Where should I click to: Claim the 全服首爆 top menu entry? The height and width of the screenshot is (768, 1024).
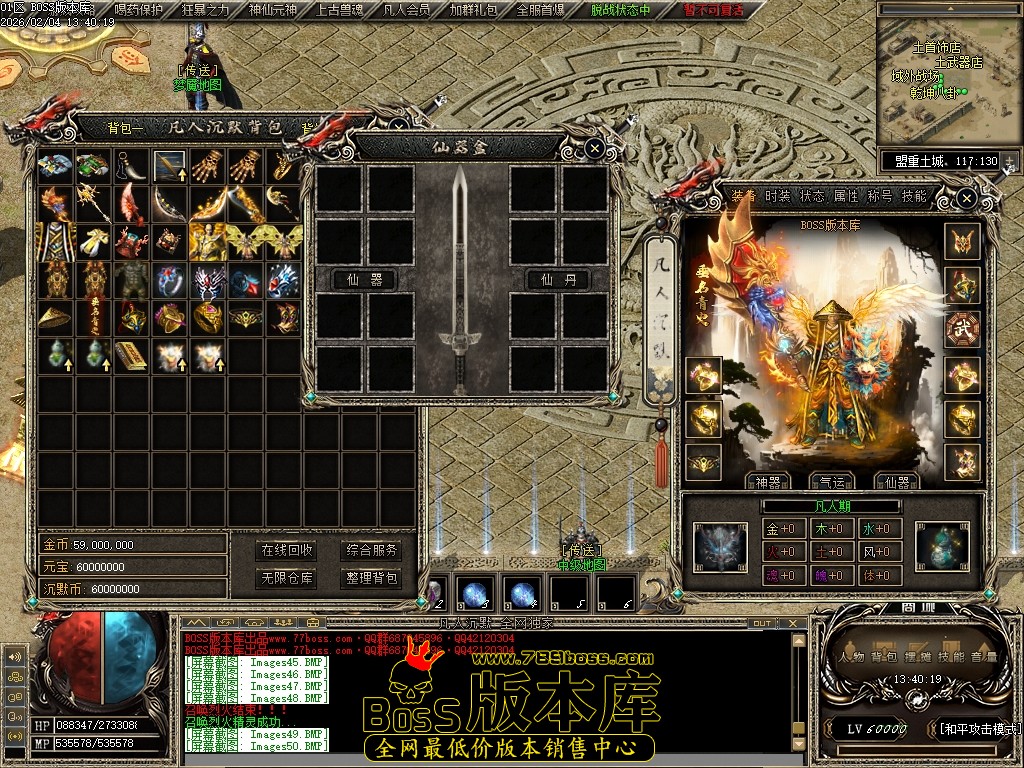coord(540,10)
